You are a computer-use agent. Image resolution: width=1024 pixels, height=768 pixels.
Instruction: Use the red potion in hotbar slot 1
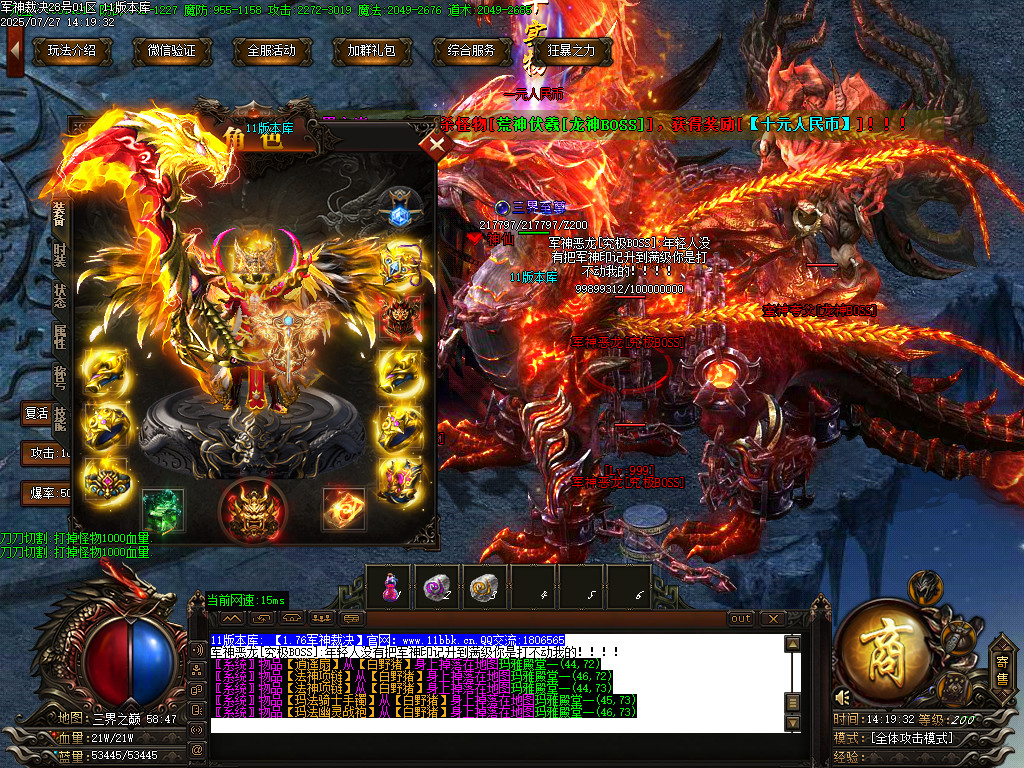(x=390, y=587)
